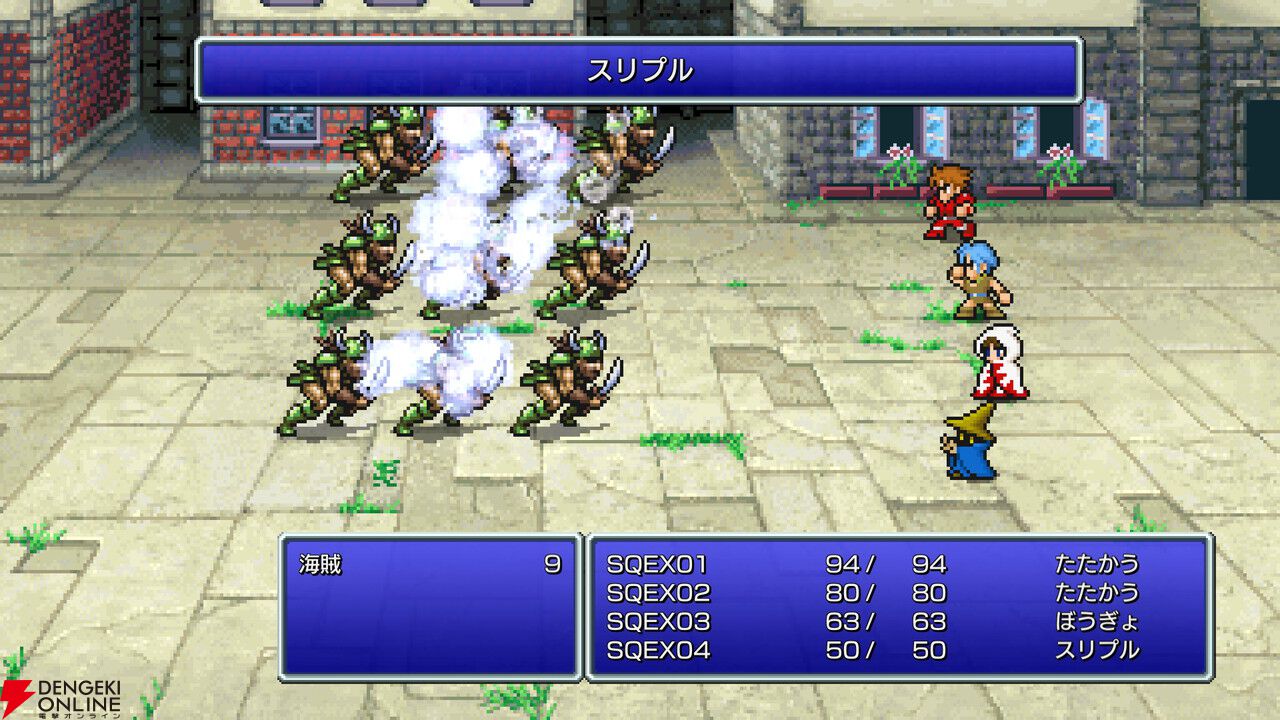Click the Dengeki Online watermark logo

tap(62, 697)
